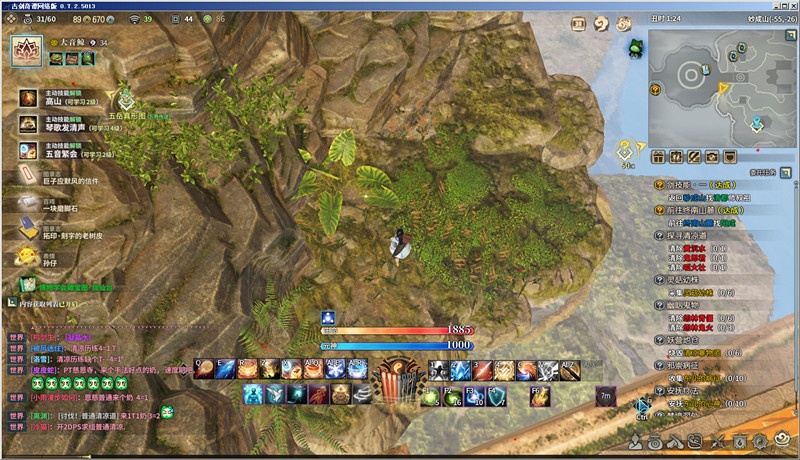
Task: Click the central yin-yang emblem on hotbar
Action: [398, 374]
